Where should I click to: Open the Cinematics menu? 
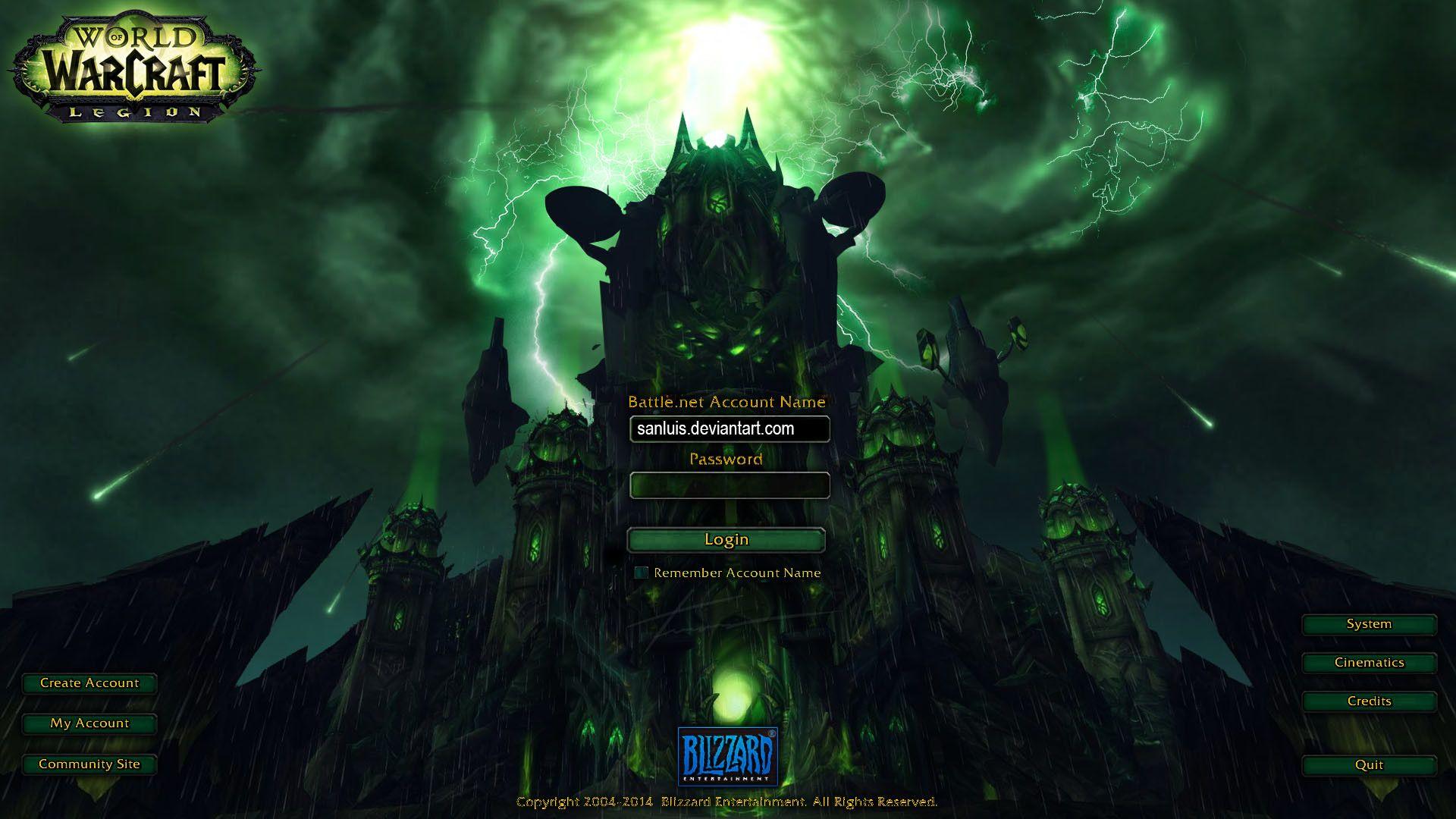click(1368, 663)
